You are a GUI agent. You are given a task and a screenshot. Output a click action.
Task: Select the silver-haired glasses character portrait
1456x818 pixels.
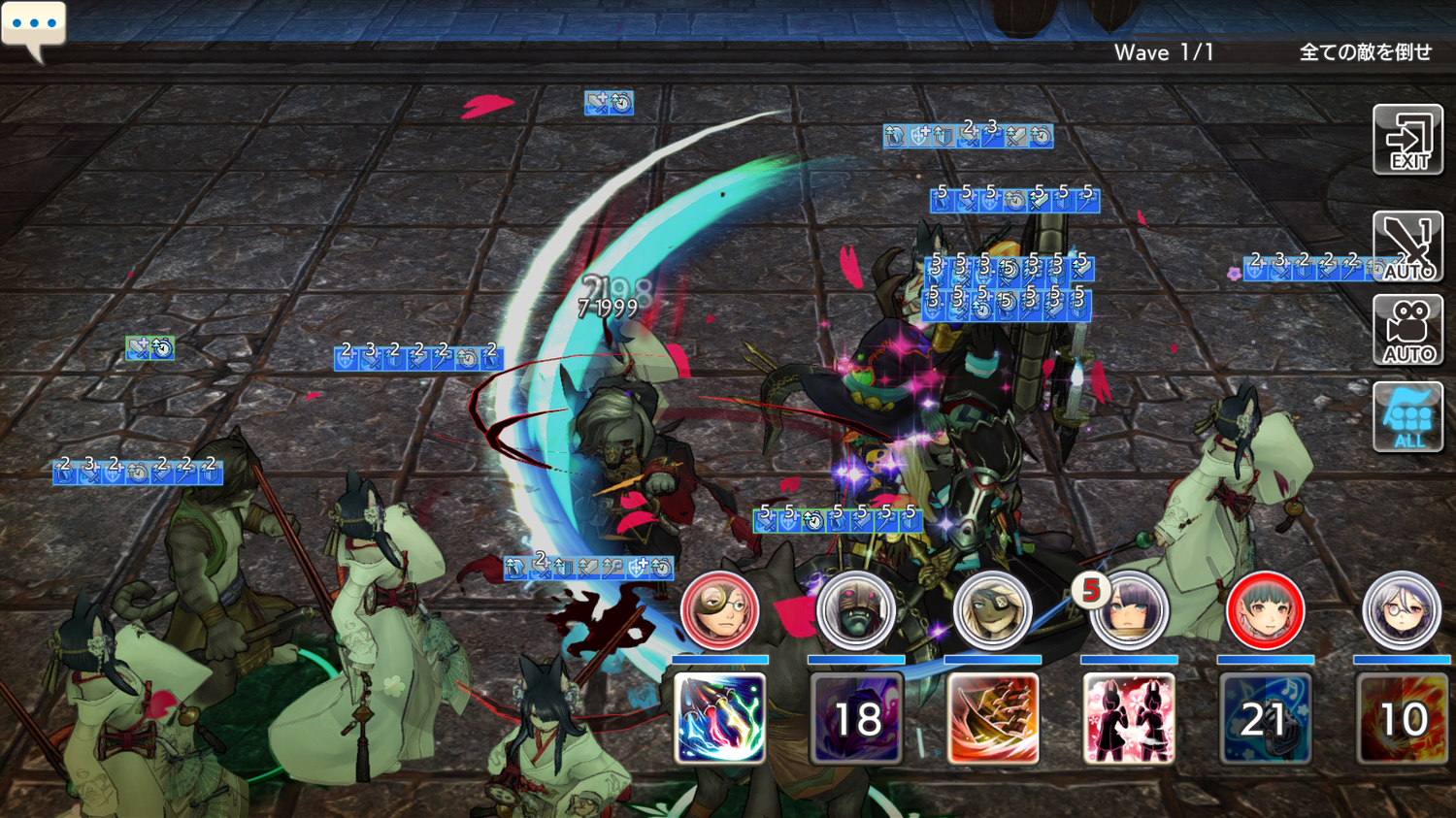(1401, 611)
